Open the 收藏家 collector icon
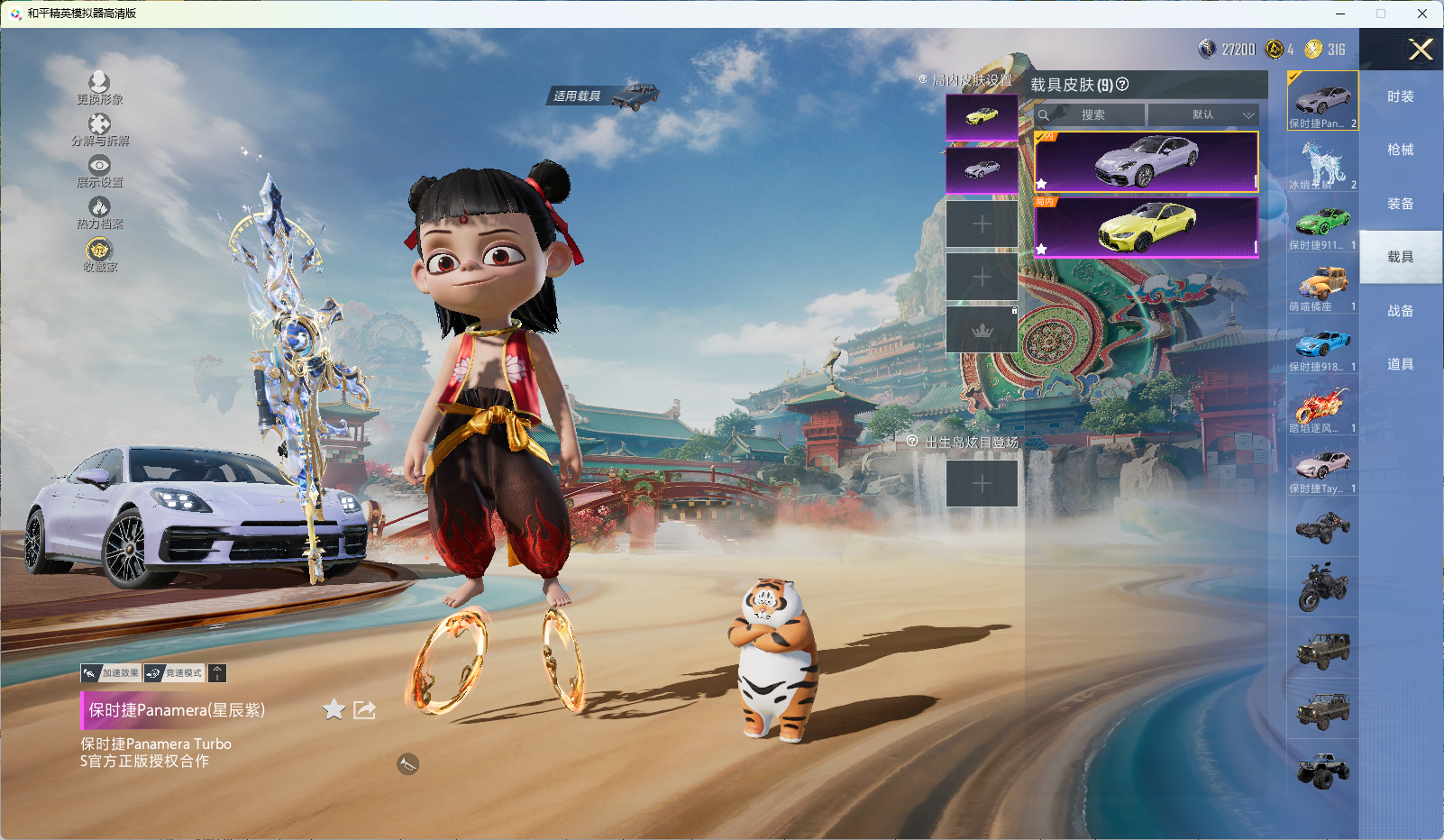The height and width of the screenshot is (840, 1444). click(99, 254)
